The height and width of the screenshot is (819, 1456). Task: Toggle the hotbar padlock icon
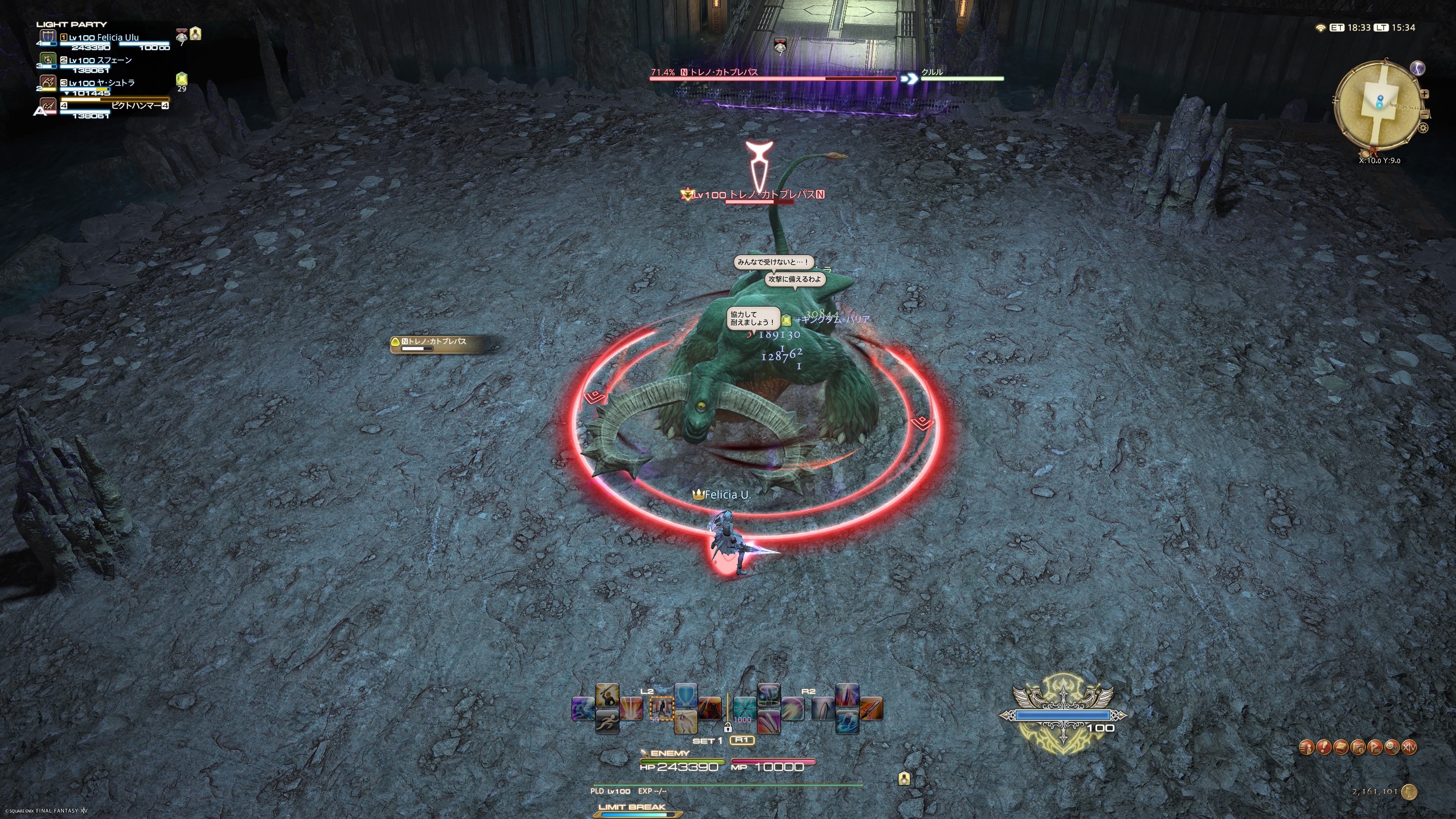click(728, 728)
